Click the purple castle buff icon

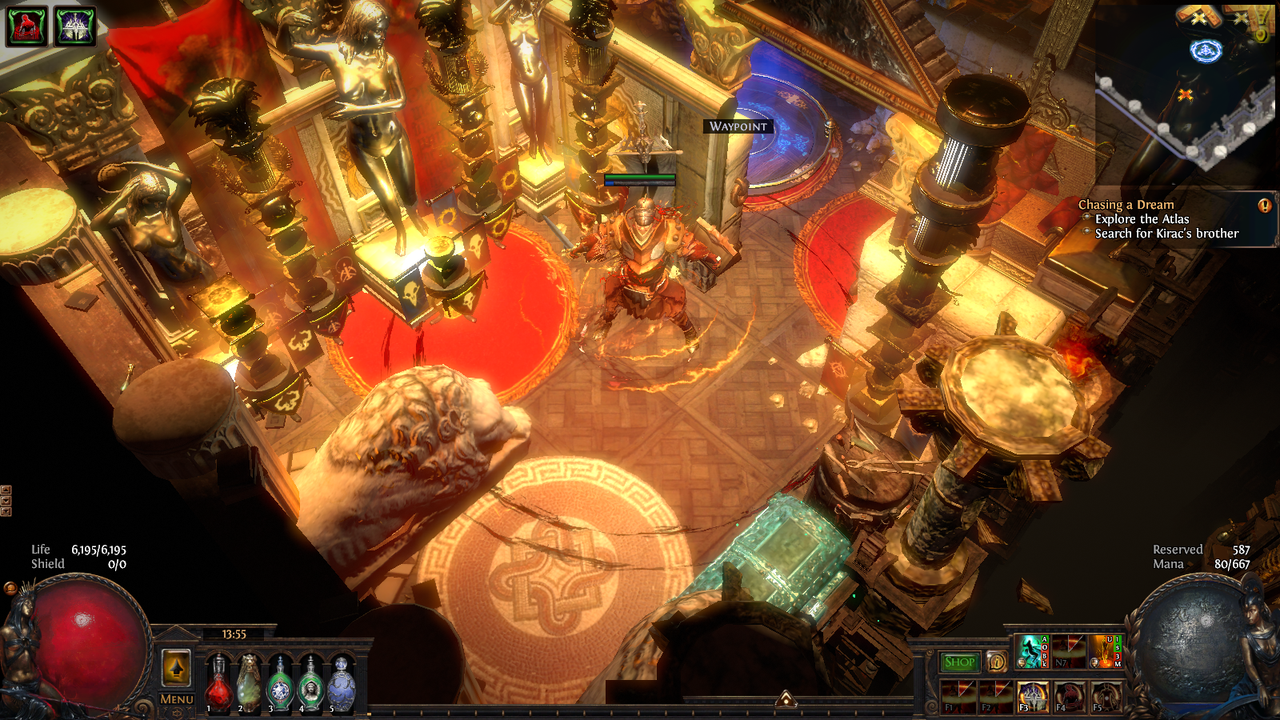[x=75, y=27]
